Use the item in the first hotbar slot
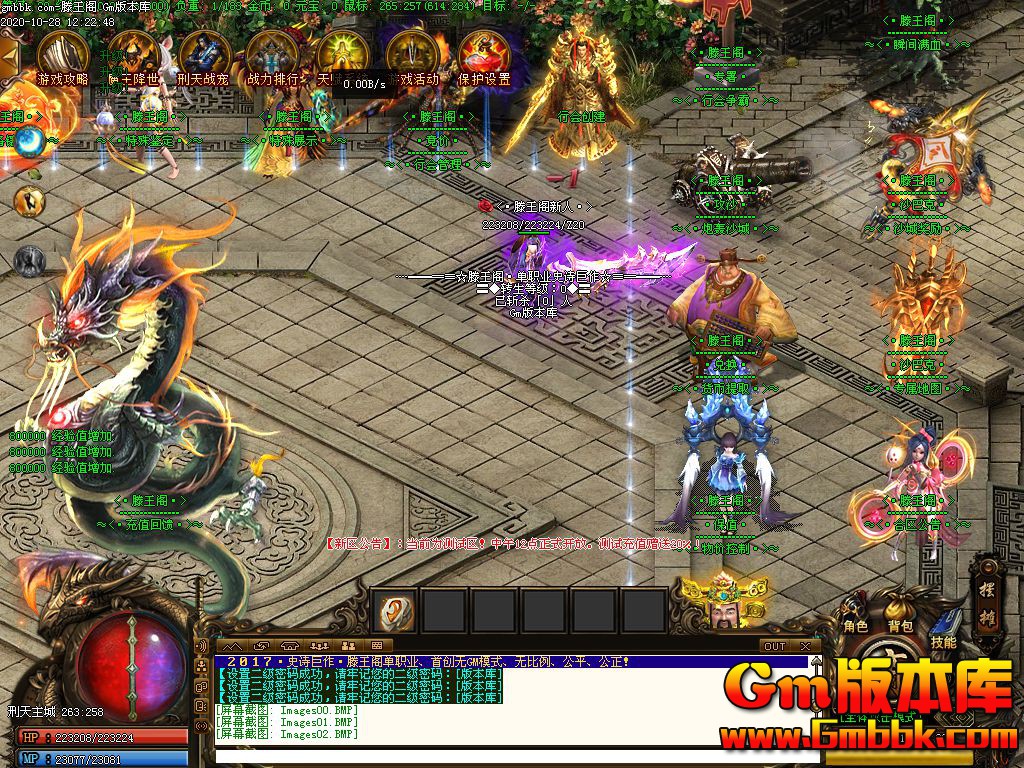This screenshot has height=768, width=1024. click(394, 610)
